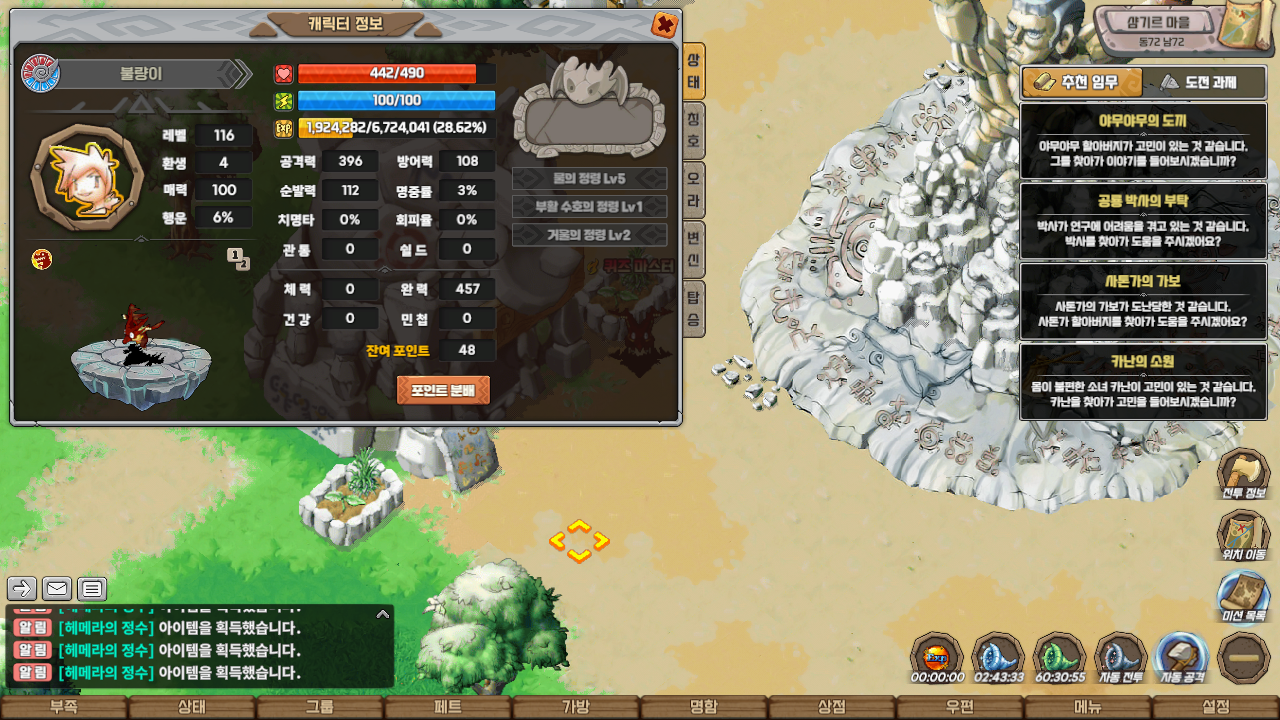Open the 상점 bottom menu
The image size is (1280, 720).
[832, 707]
